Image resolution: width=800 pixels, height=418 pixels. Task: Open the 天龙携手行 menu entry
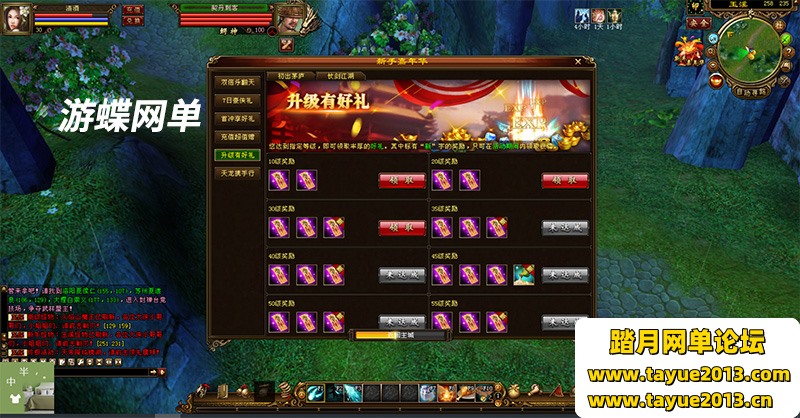coord(238,173)
